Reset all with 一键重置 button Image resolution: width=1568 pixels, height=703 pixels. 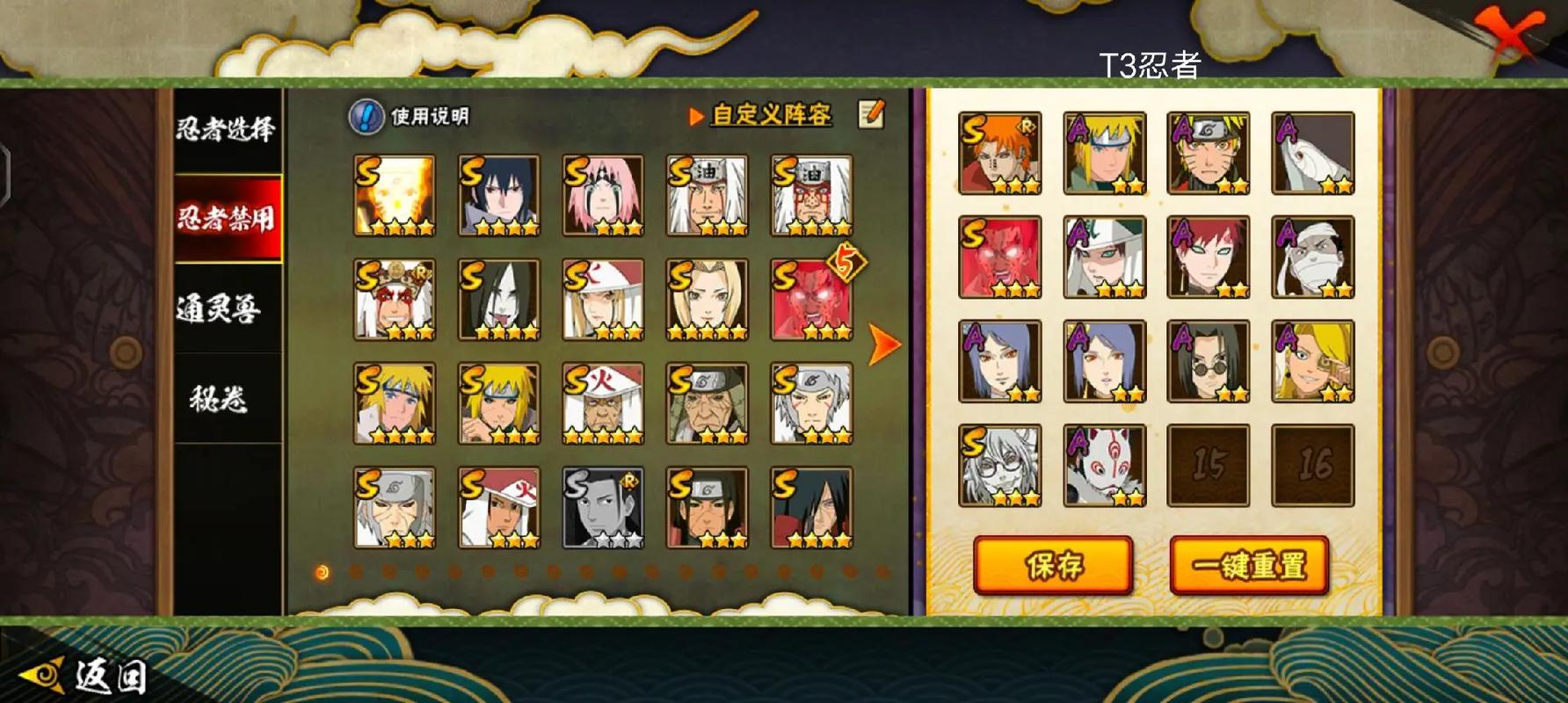click(1248, 565)
